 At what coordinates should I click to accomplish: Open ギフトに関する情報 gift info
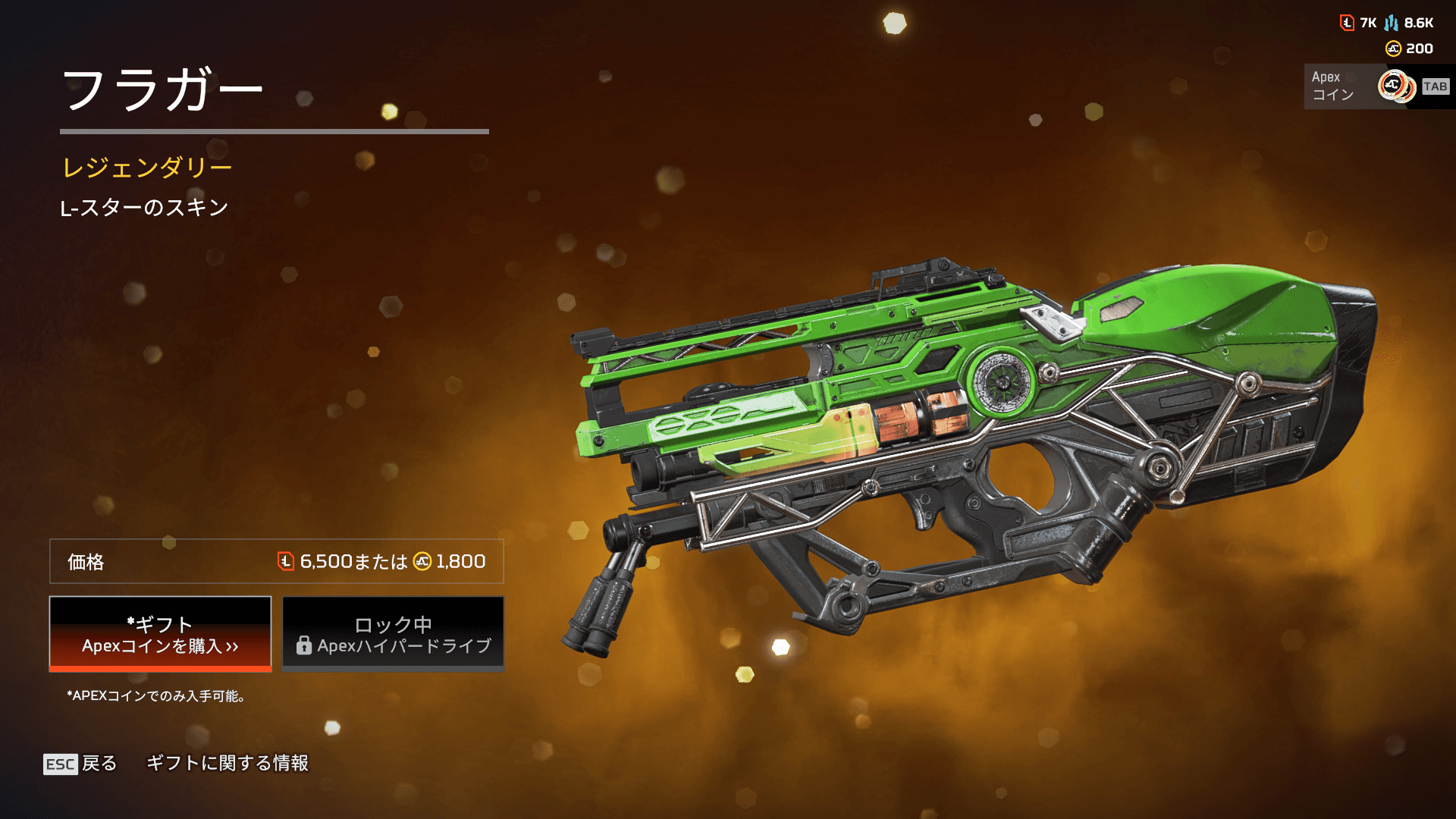click(227, 763)
